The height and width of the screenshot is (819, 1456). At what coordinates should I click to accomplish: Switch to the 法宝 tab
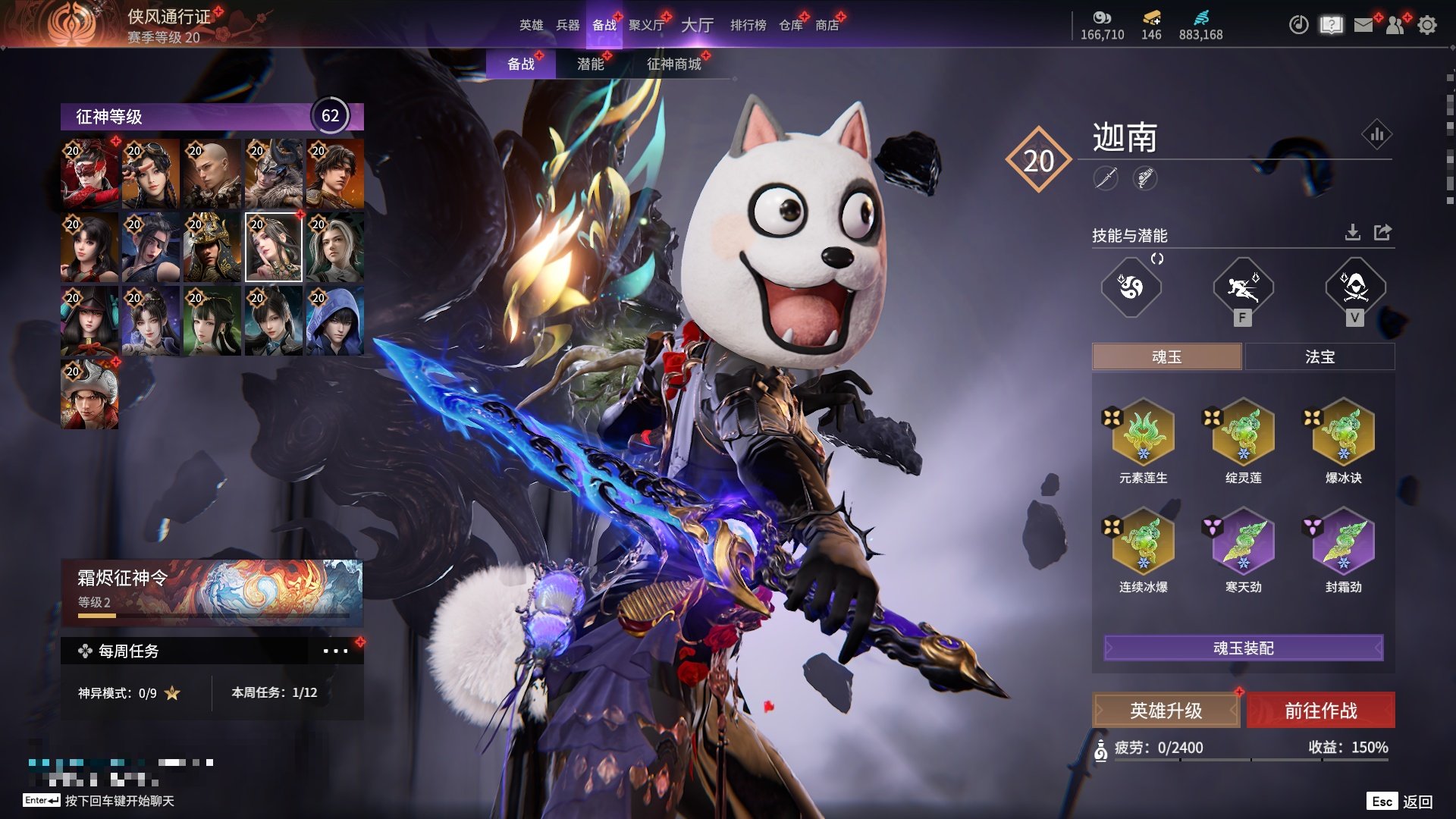click(1319, 356)
